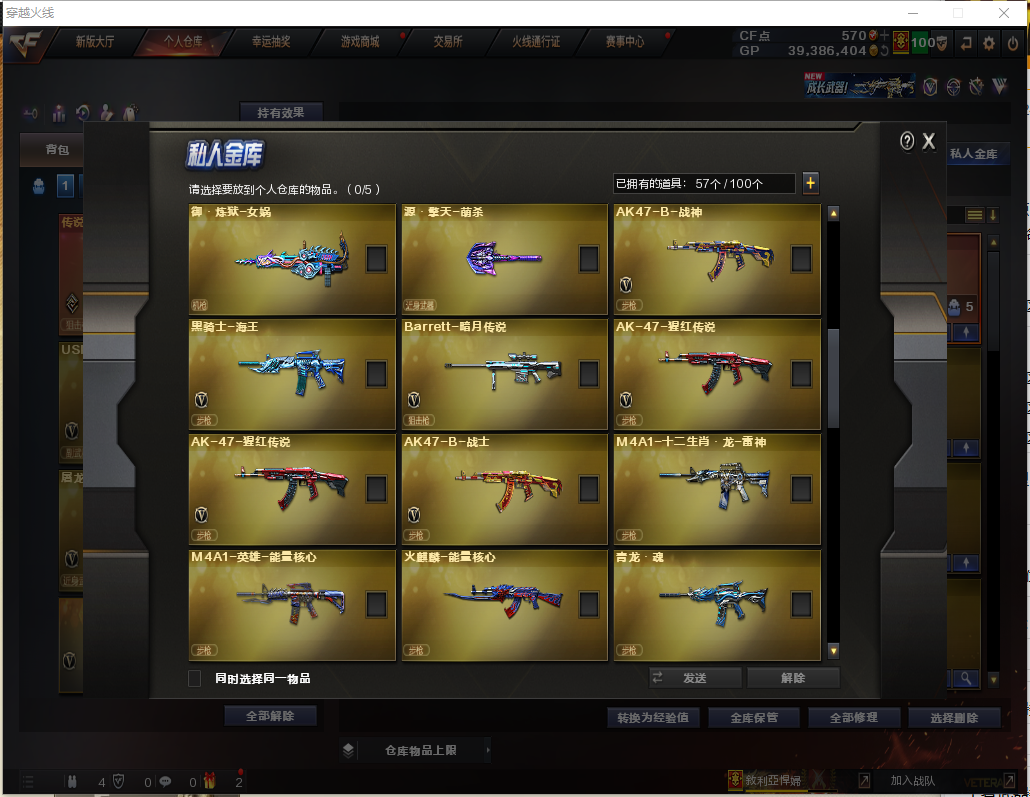Image resolution: width=1030 pixels, height=797 pixels.
Task: Toggle 同时选择同一物品 checkbox
Action: click(195, 678)
